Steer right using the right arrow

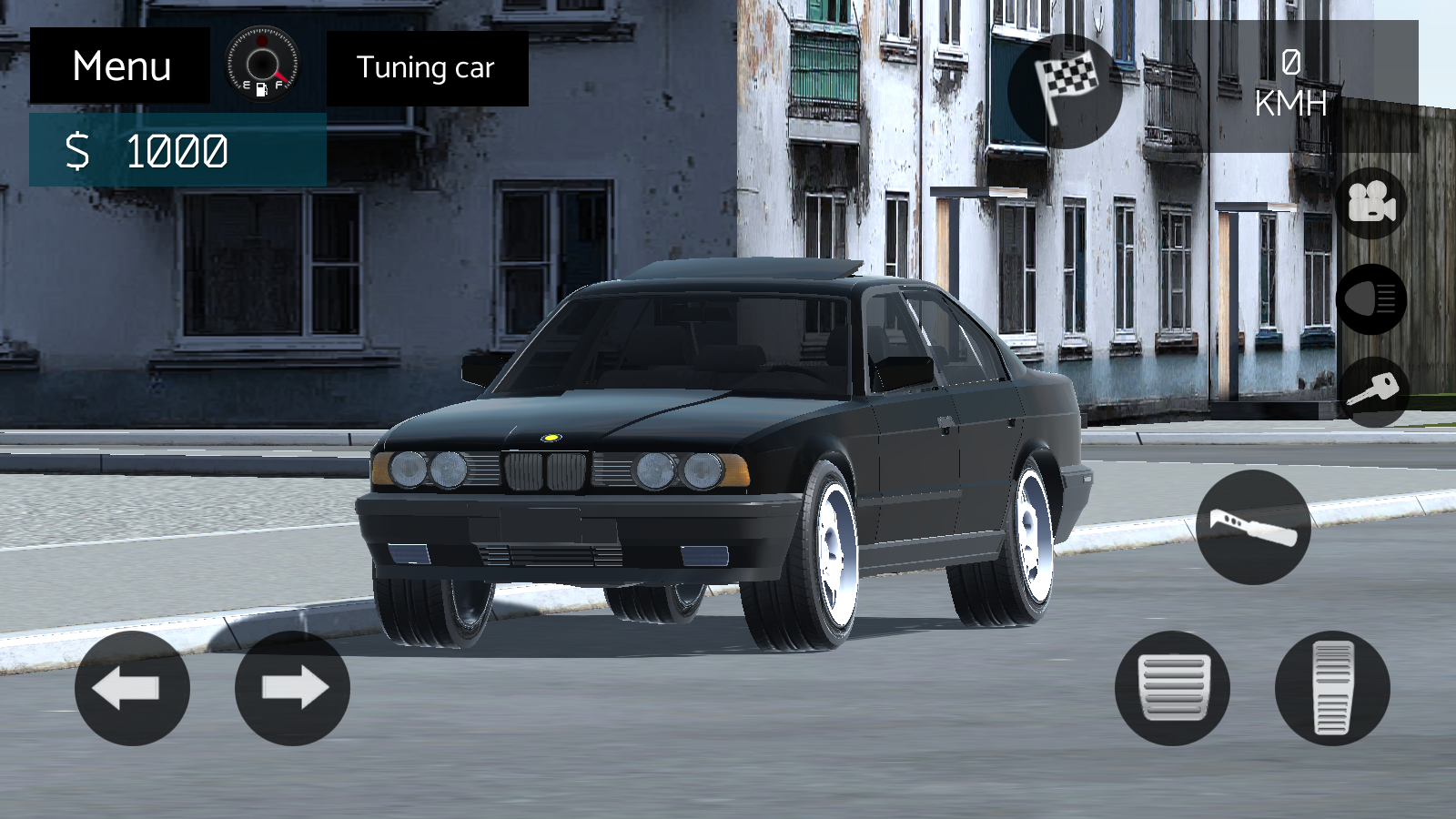coord(291,689)
